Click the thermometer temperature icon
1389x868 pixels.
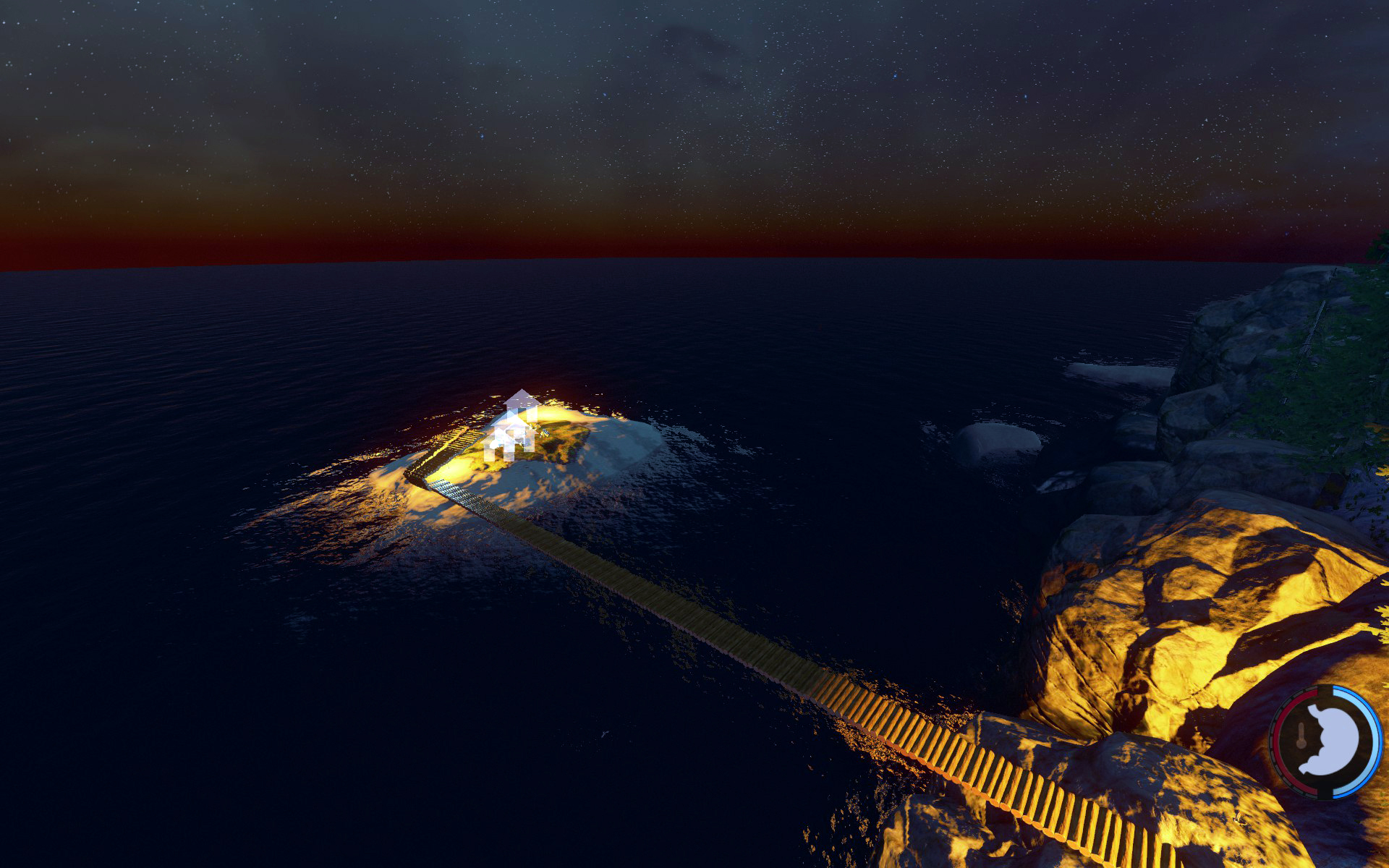click(x=1301, y=737)
